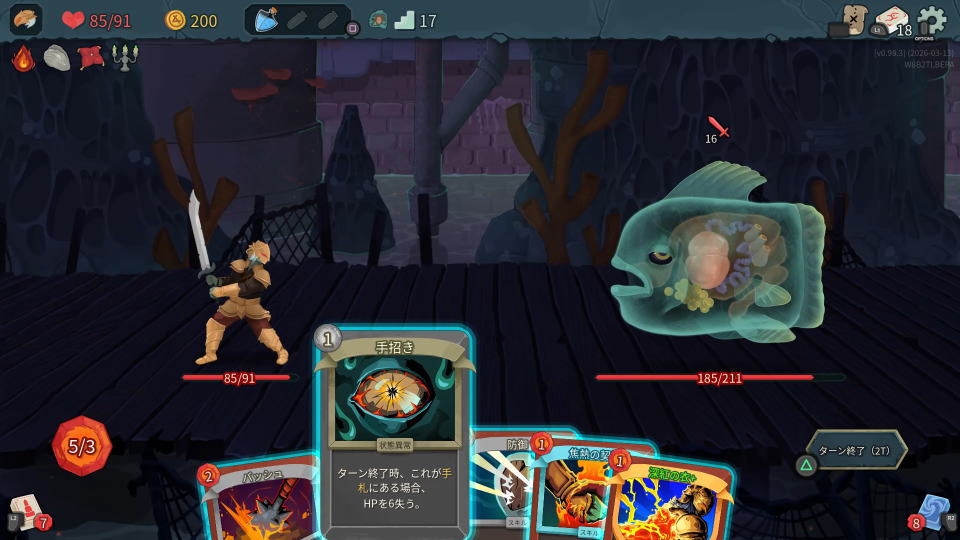View the full deck of 18 cards
The width and height of the screenshot is (960, 540).
(x=892, y=22)
